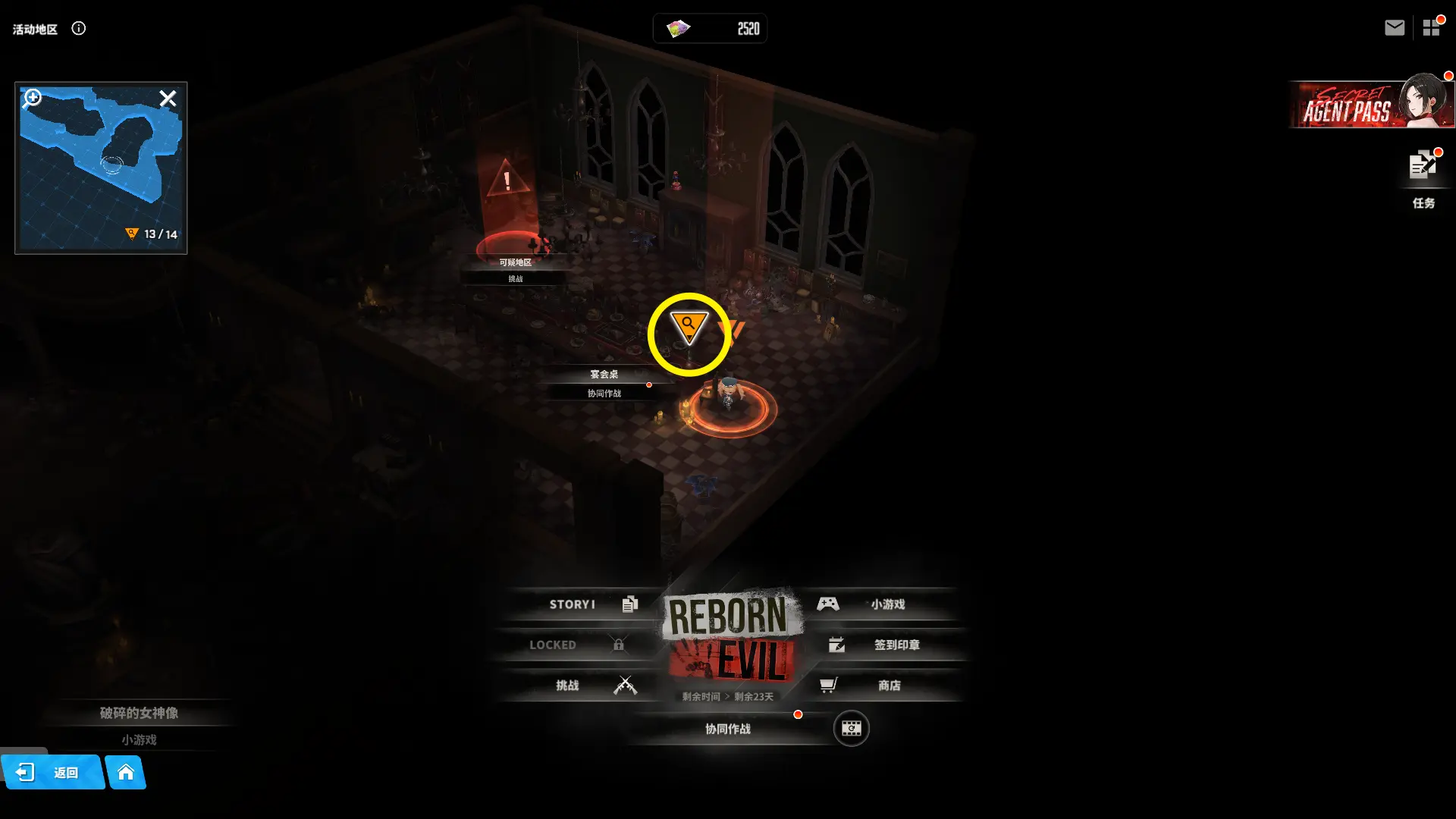Select the 可疑地区 challenge label
This screenshot has width=1456, height=819.
click(x=515, y=269)
